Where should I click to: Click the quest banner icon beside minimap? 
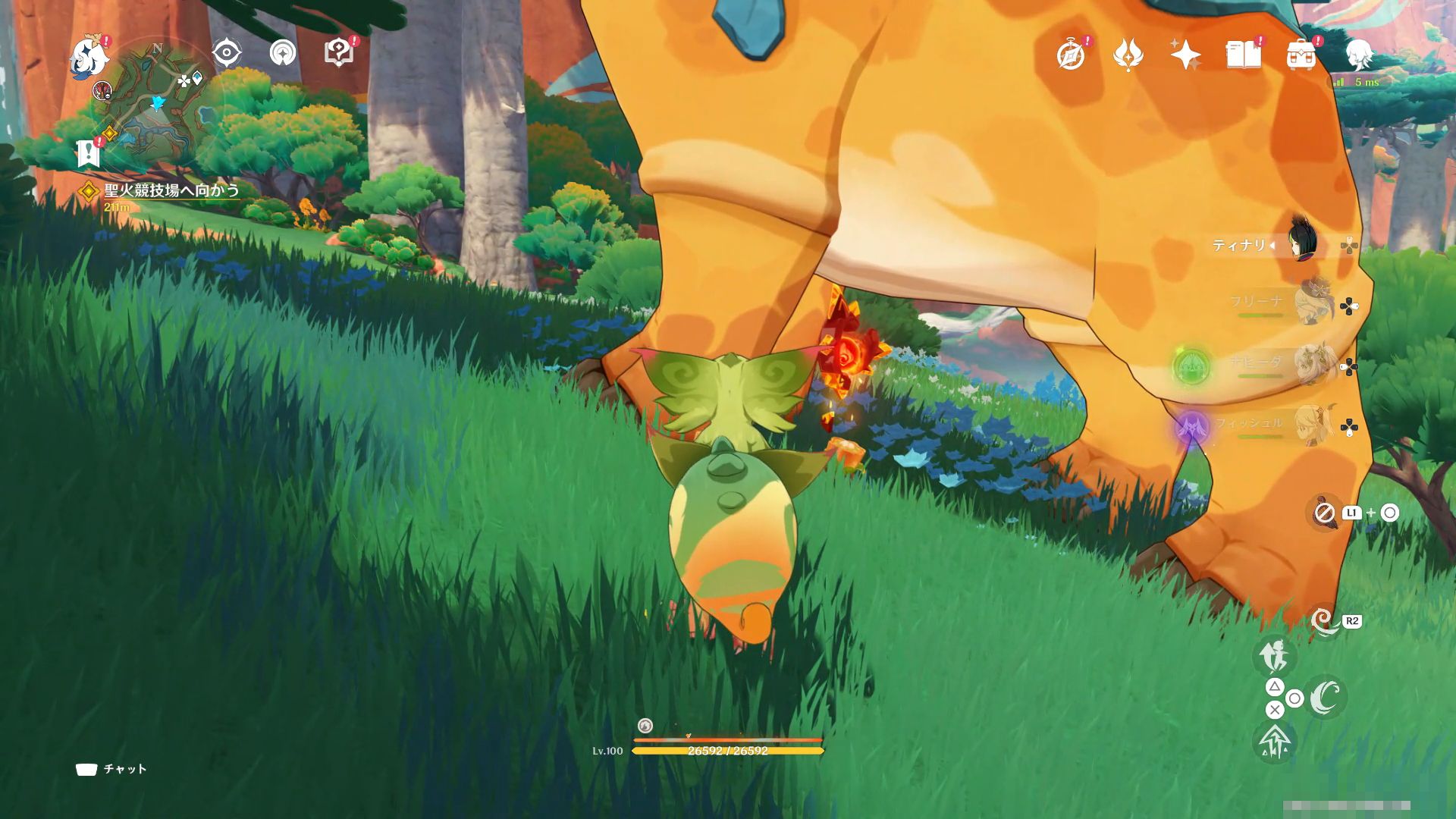click(x=89, y=152)
